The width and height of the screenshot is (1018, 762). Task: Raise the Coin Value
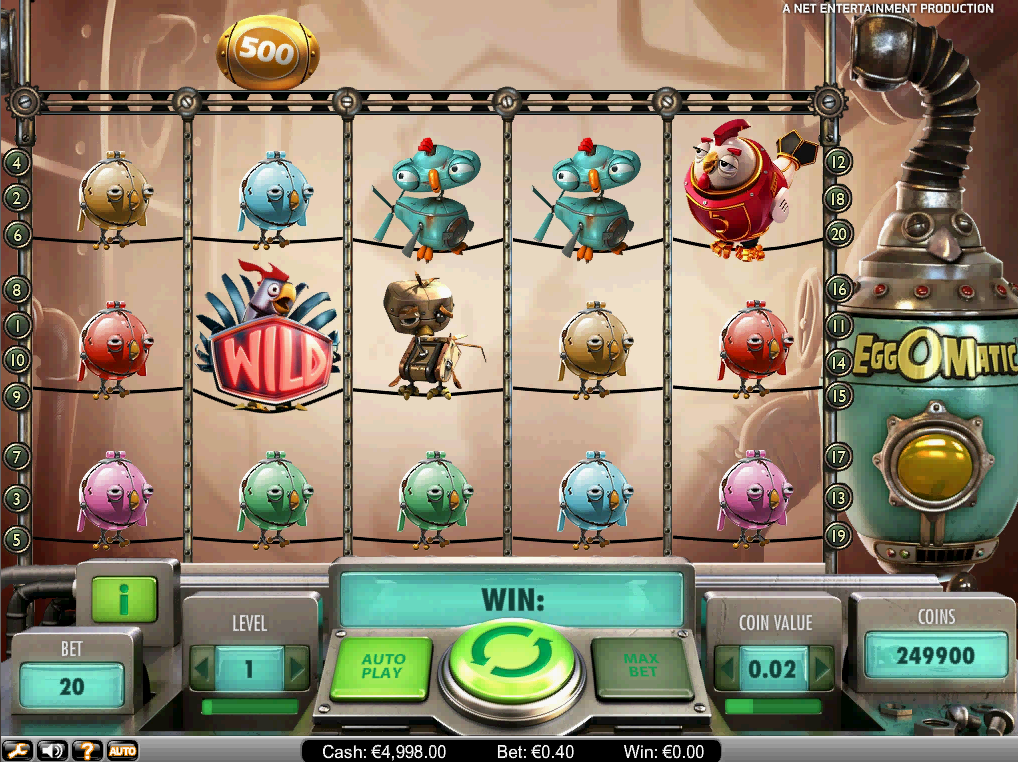pyautogui.click(x=821, y=668)
